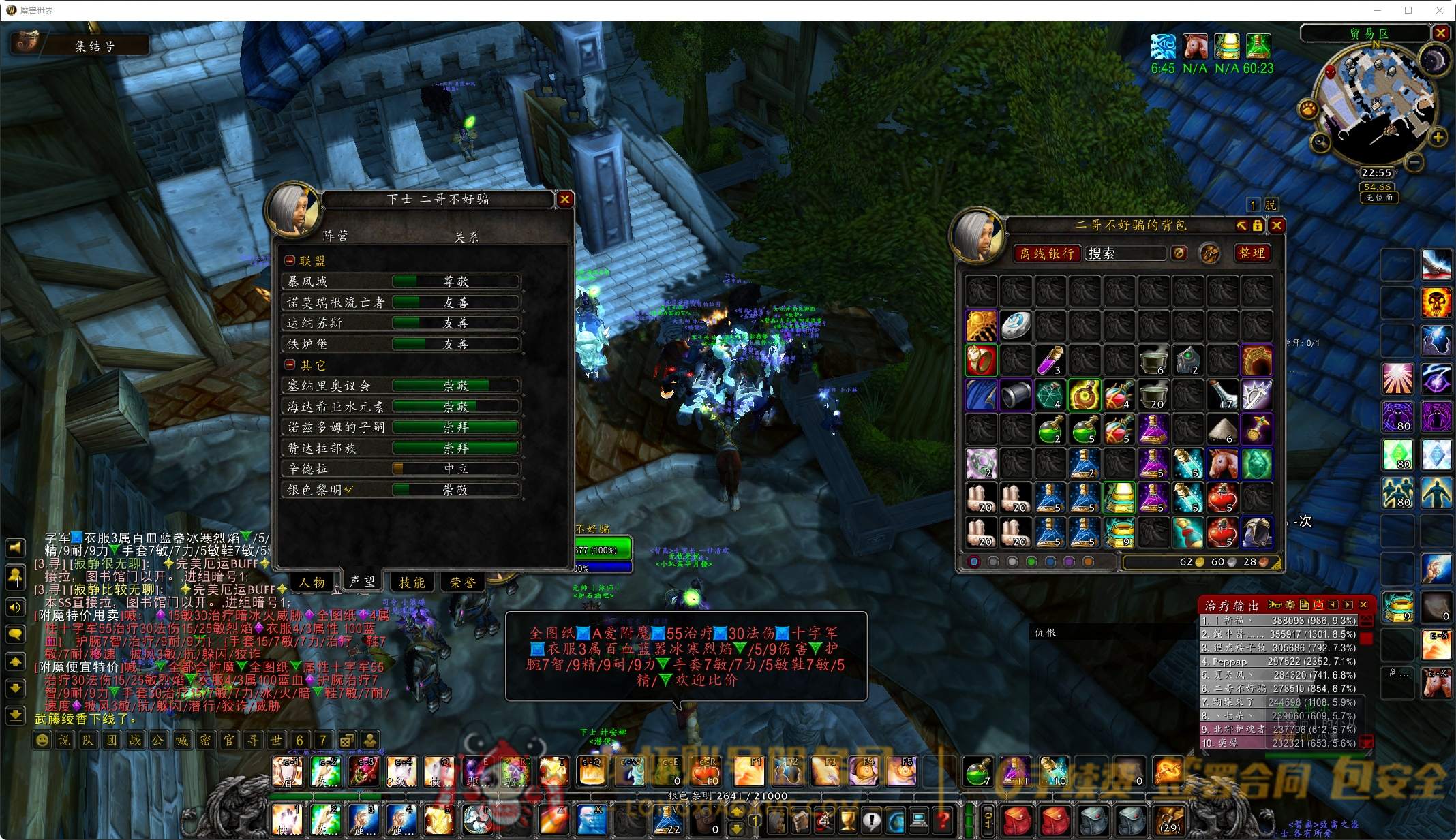
Task: Choose the 银色黎明 reputation row
Action: point(402,490)
